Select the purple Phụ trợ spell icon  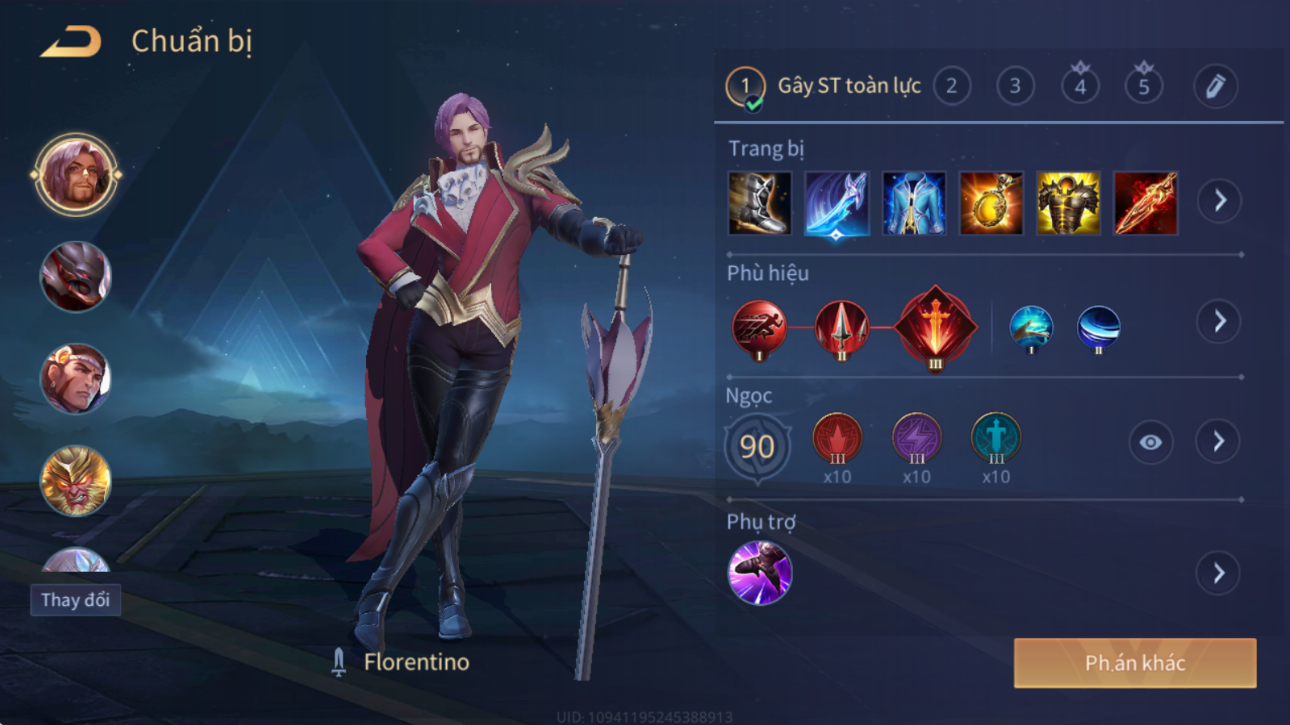point(760,573)
